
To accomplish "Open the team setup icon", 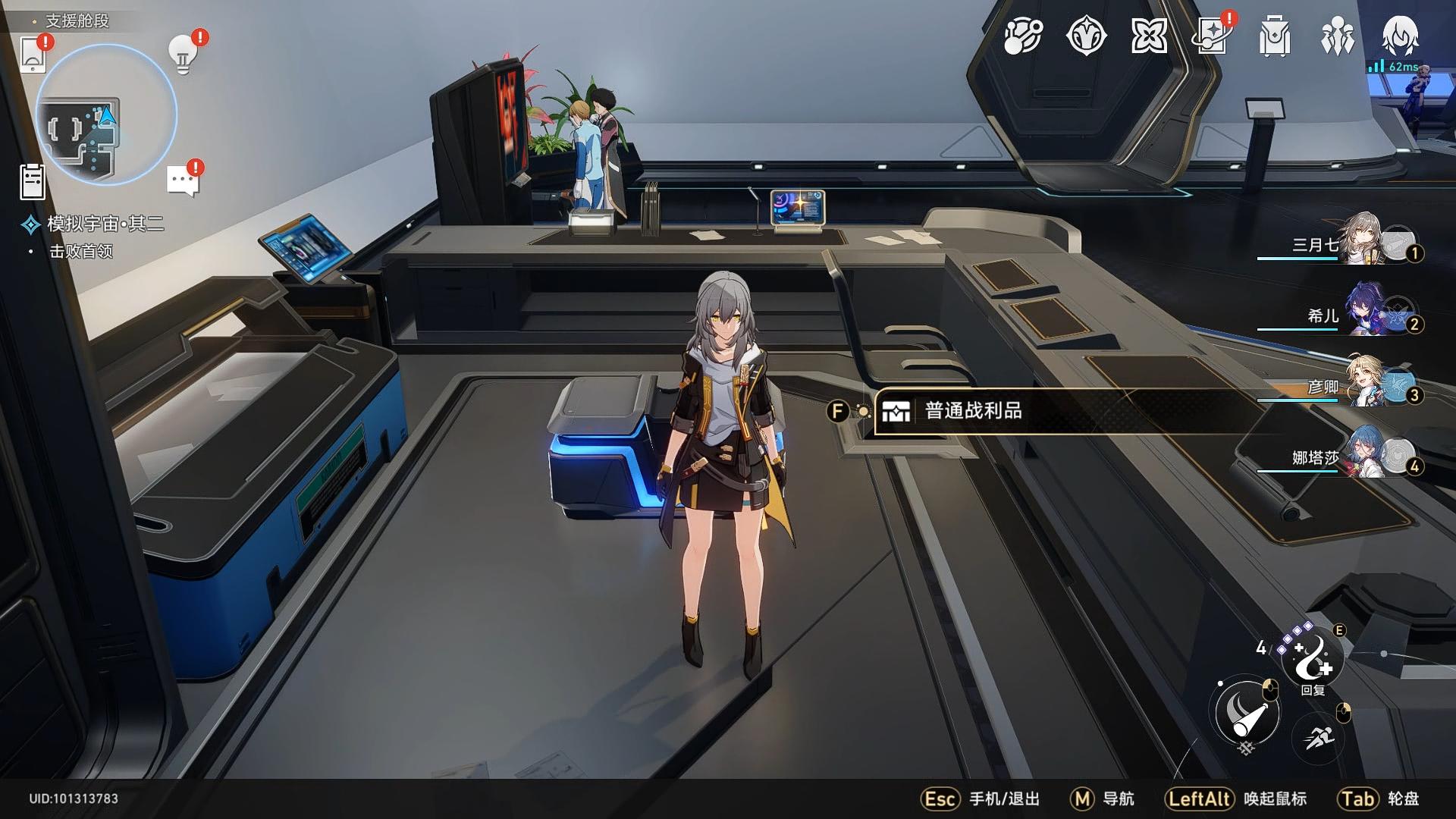I will tap(1337, 36).
